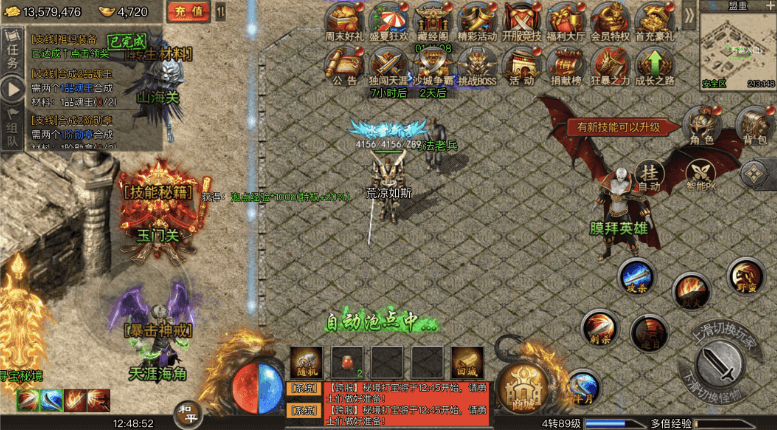This screenshot has width=777, height=430.
Task: Open the 角色 character panel
Action: click(703, 126)
